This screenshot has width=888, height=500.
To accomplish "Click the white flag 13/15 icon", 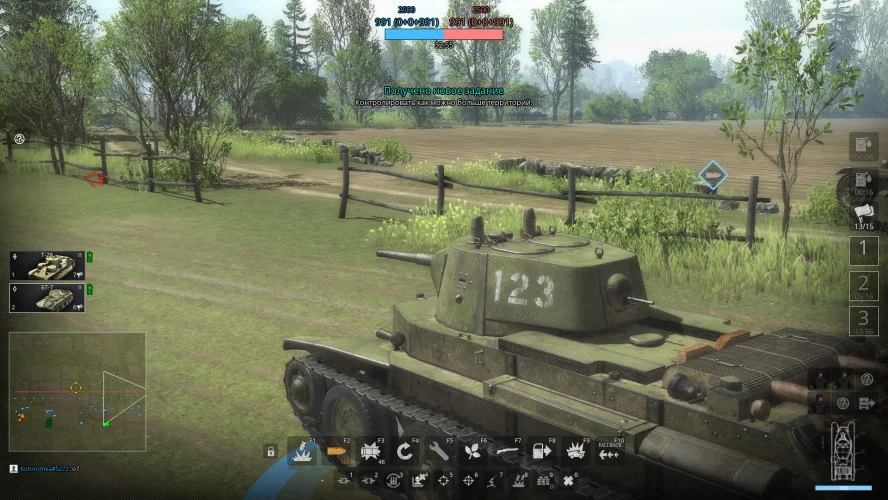I will coord(863,212).
